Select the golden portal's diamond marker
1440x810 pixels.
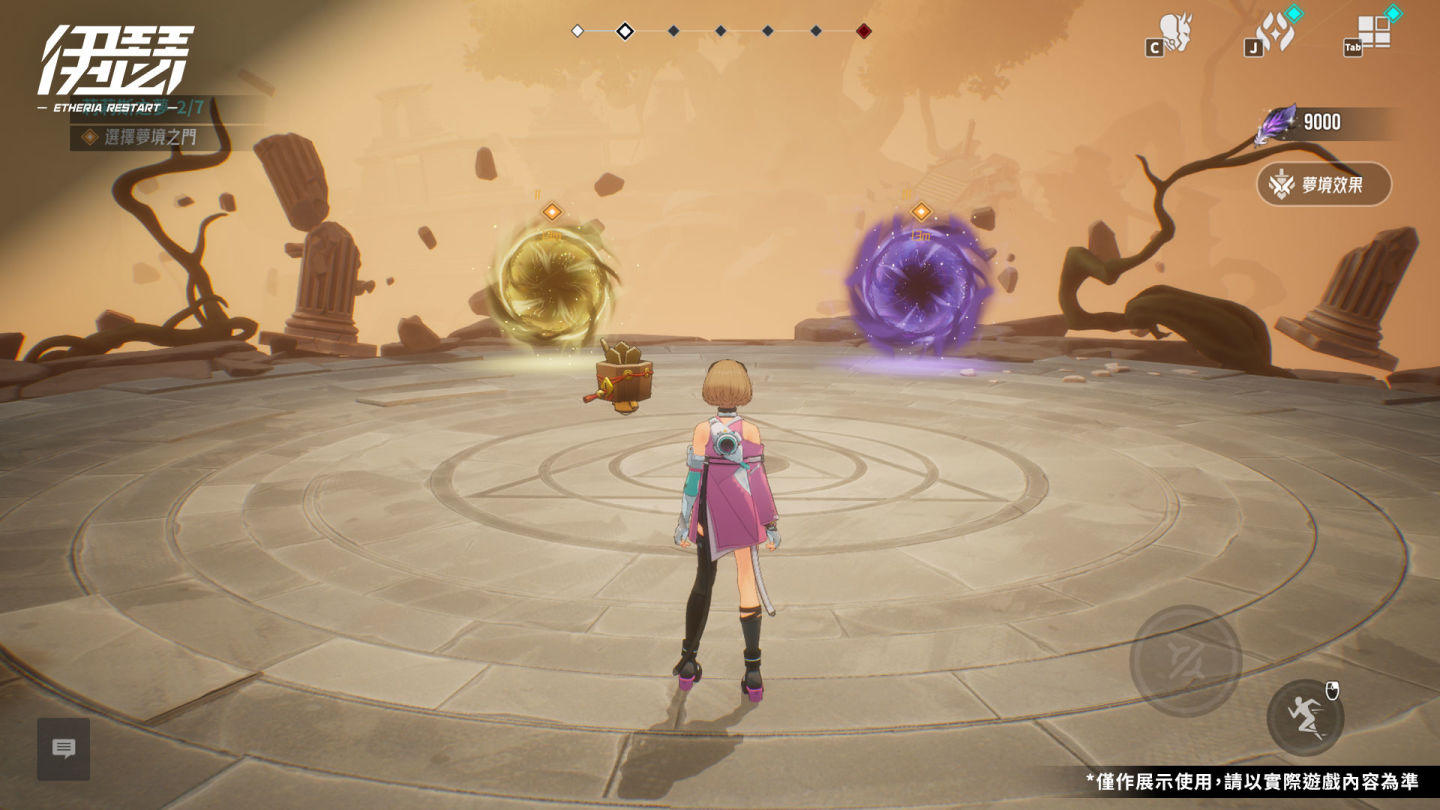pos(551,211)
